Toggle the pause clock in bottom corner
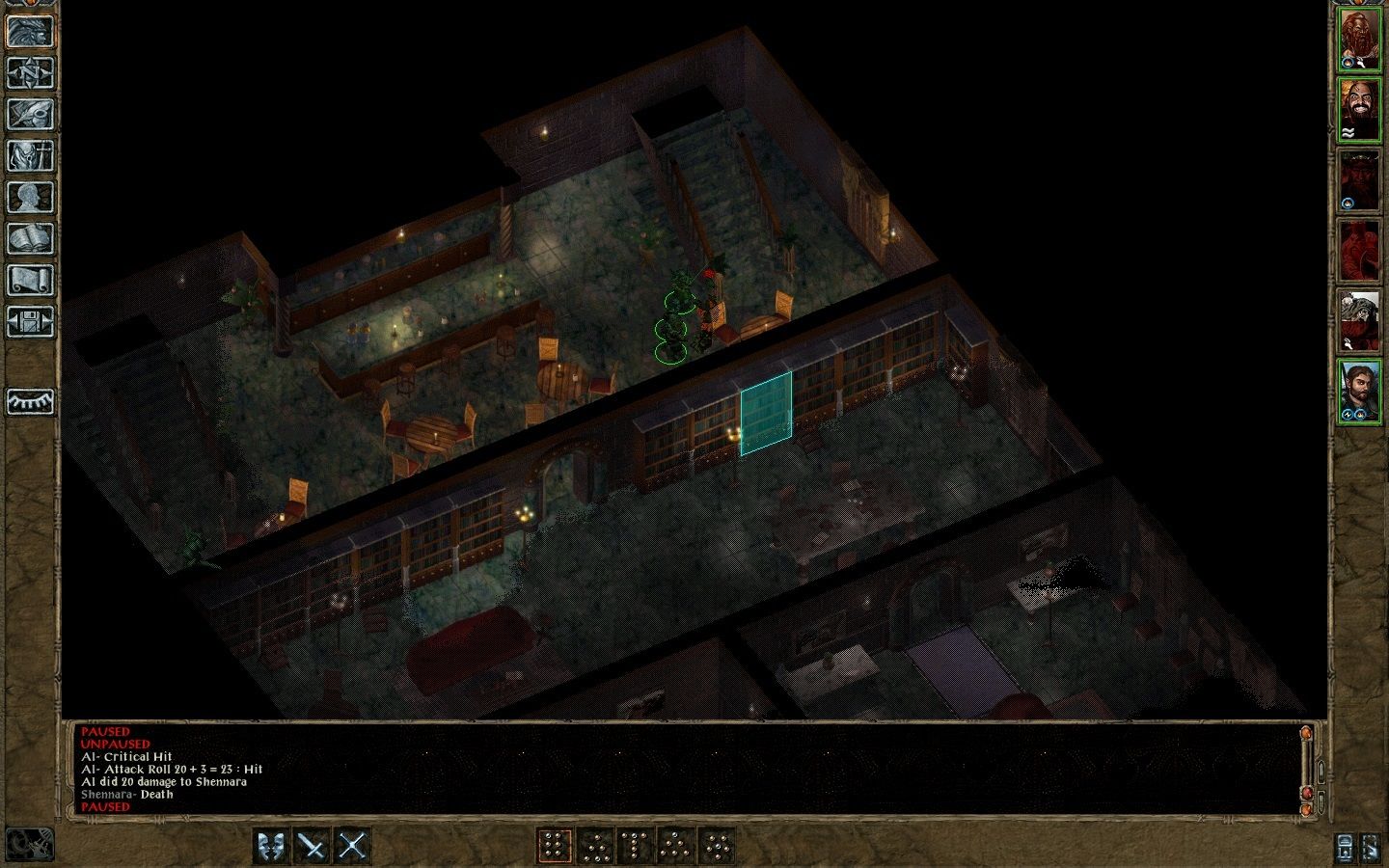This screenshot has width=1389, height=868. pos(29,845)
